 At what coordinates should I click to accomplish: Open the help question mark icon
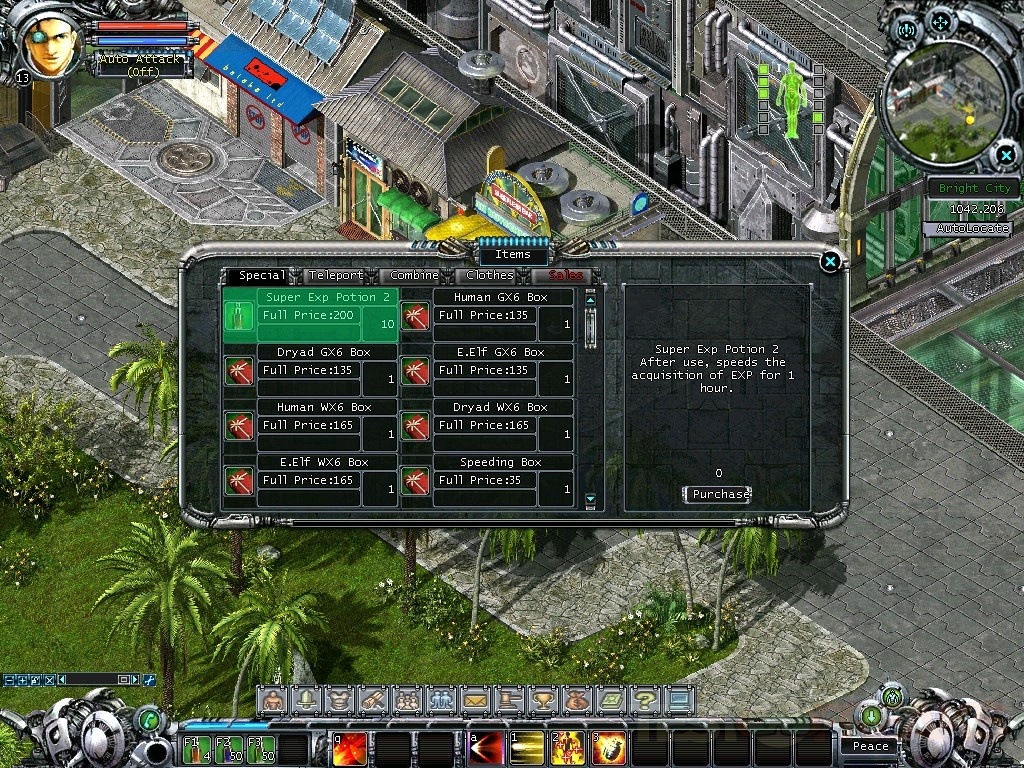tap(645, 700)
